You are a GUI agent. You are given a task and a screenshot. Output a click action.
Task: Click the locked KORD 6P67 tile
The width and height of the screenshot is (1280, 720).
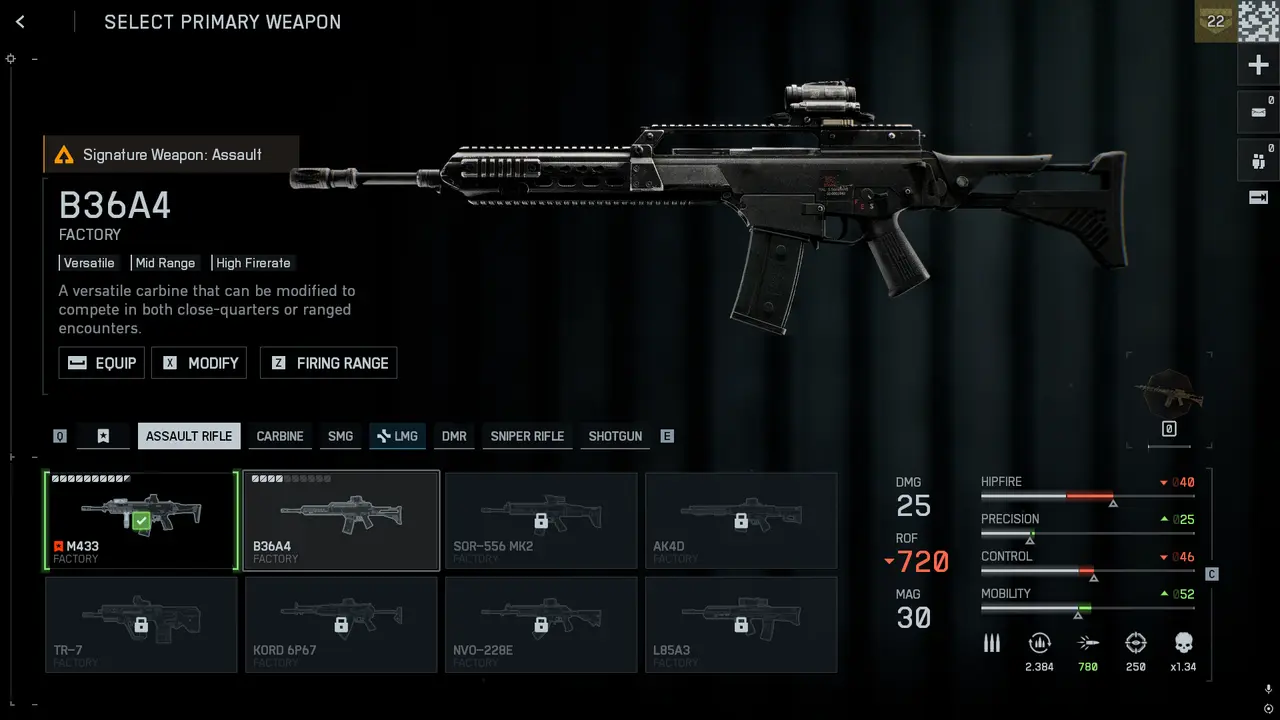341,625
